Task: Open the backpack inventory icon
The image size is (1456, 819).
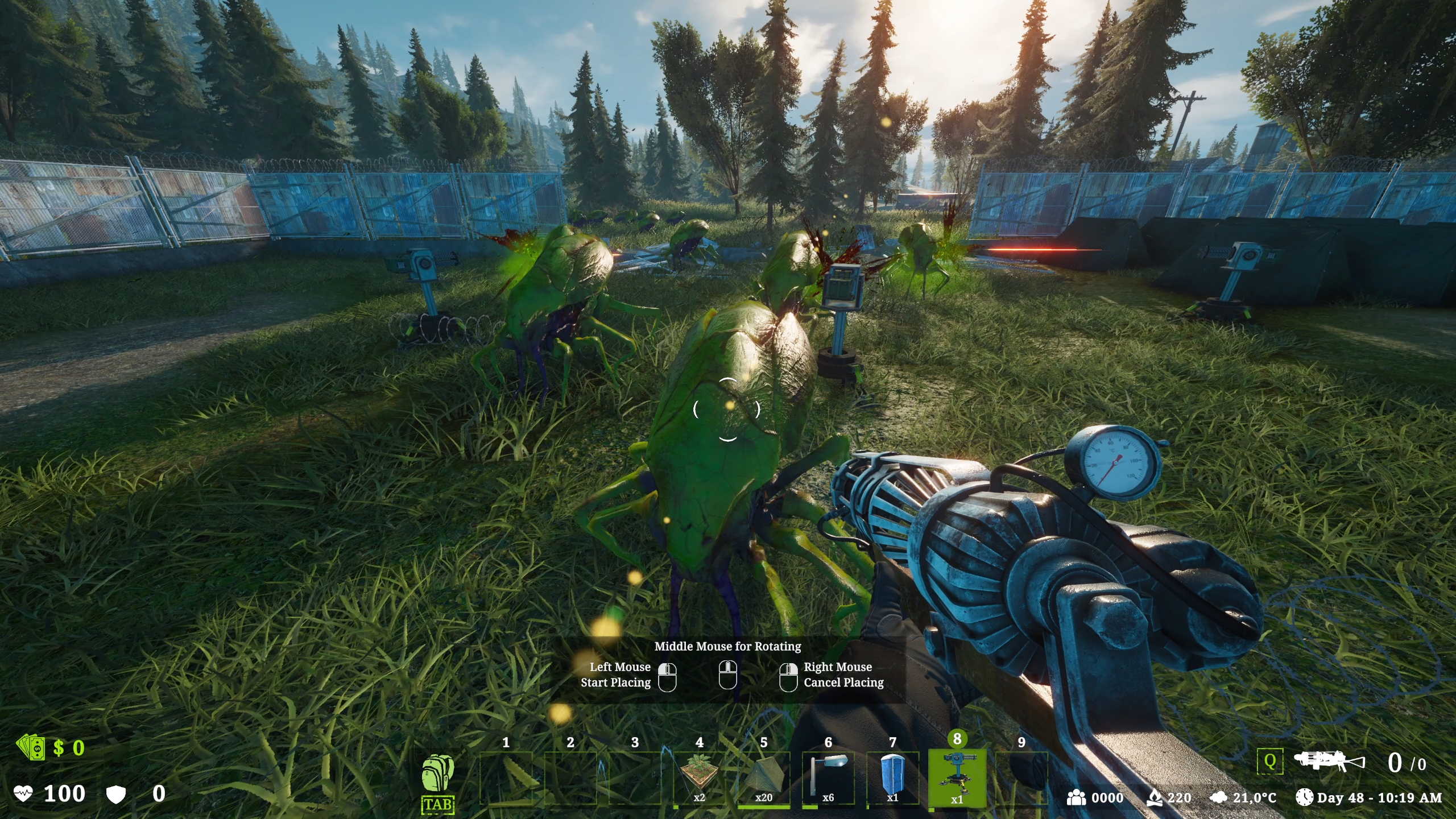Action: pyautogui.click(x=437, y=775)
